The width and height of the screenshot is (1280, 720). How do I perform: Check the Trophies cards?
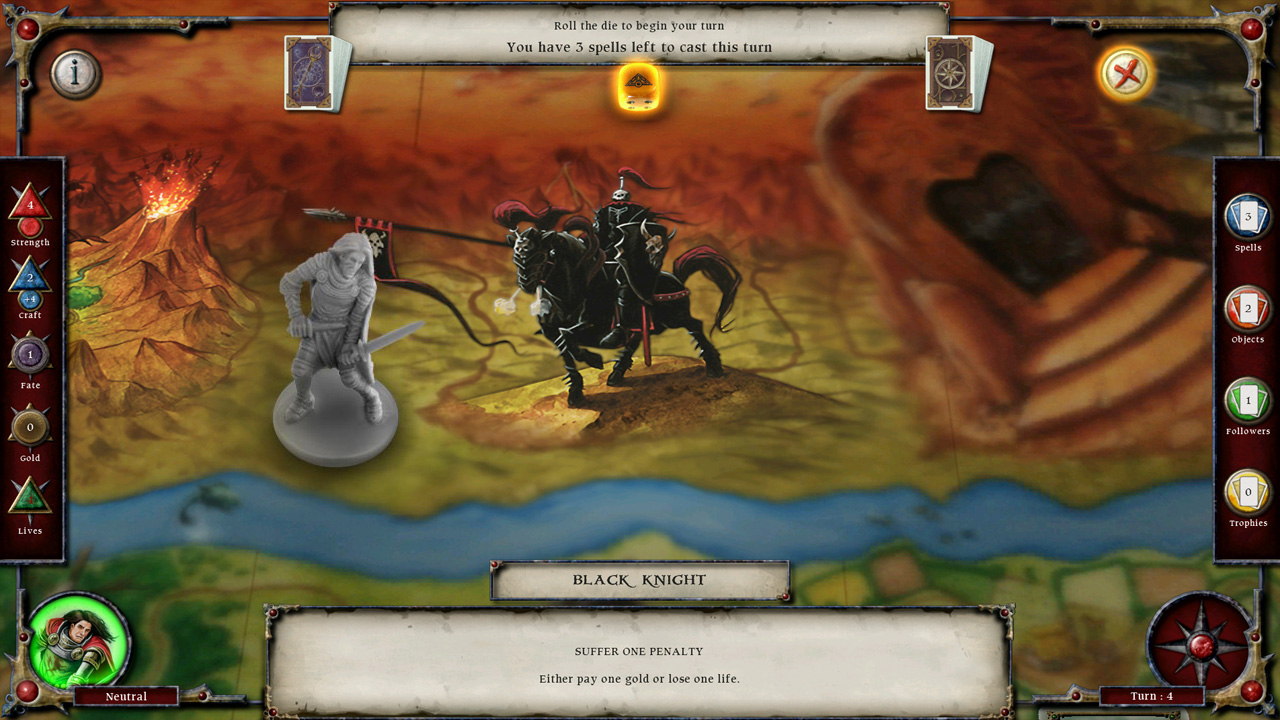(1247, 493)
